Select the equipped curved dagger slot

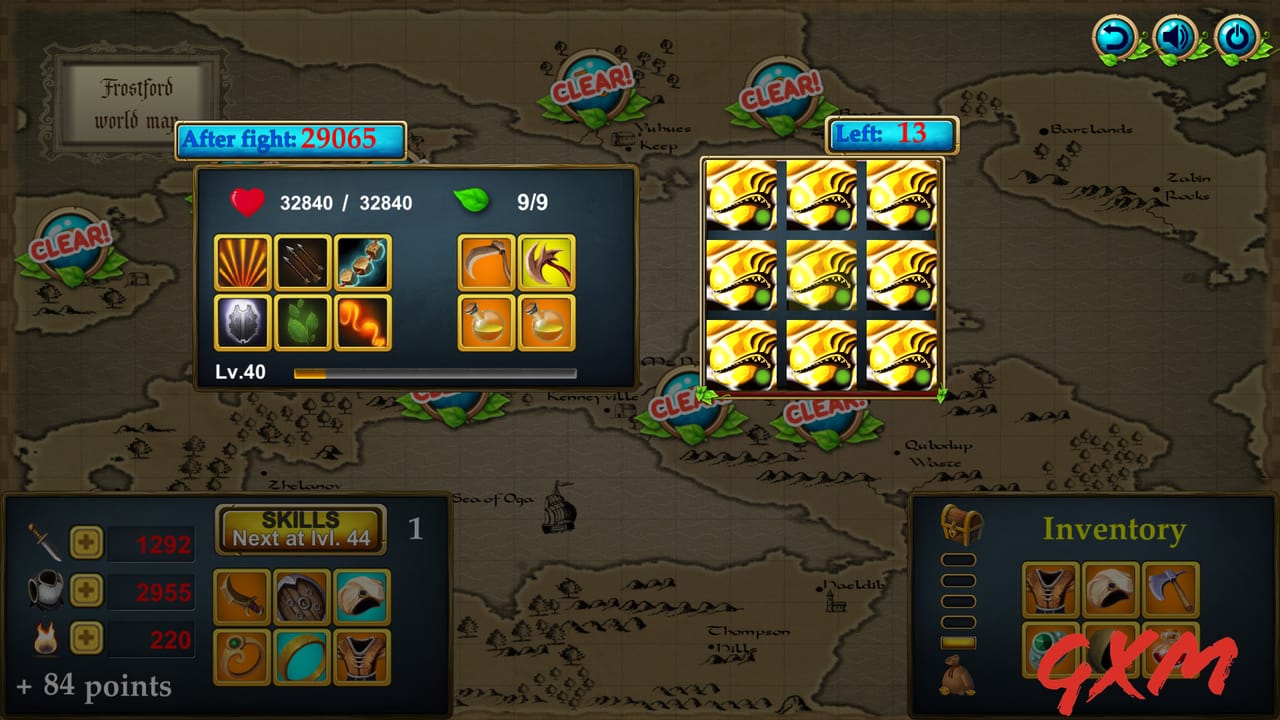(242, 597)
